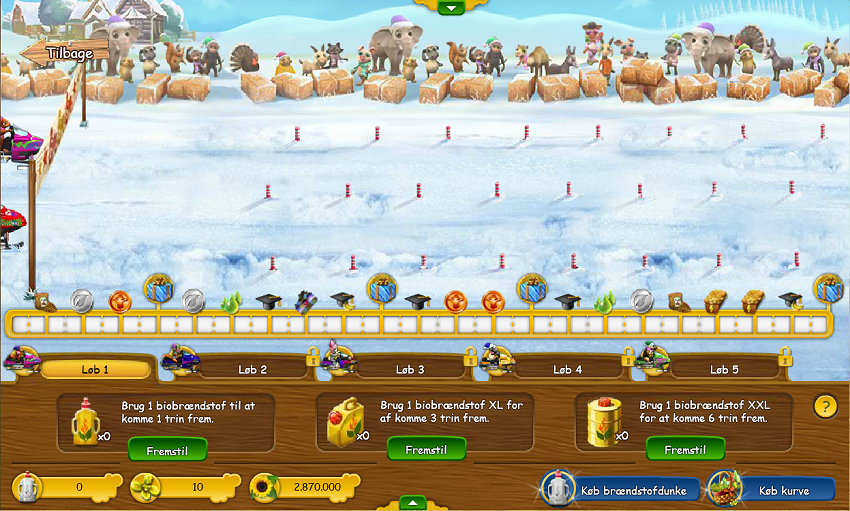Produce biobrændstof XL with Fremstil
Image resolution: width=850 pixels, height=511 pixels.
(426, 450)
